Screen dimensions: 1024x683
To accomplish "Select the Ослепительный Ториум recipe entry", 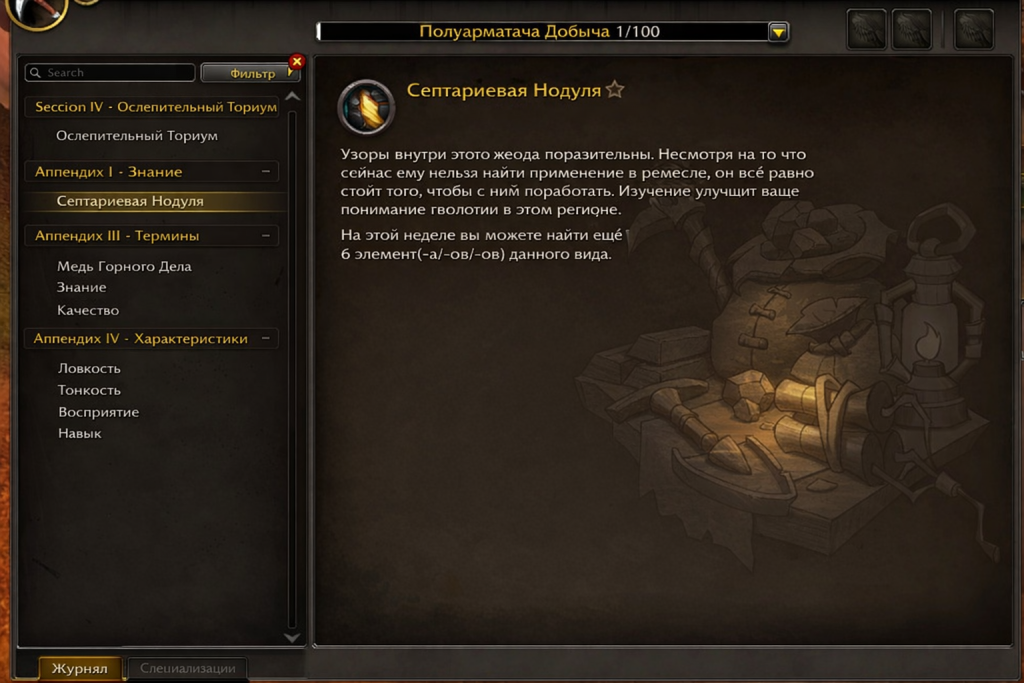I will [137, 136].
